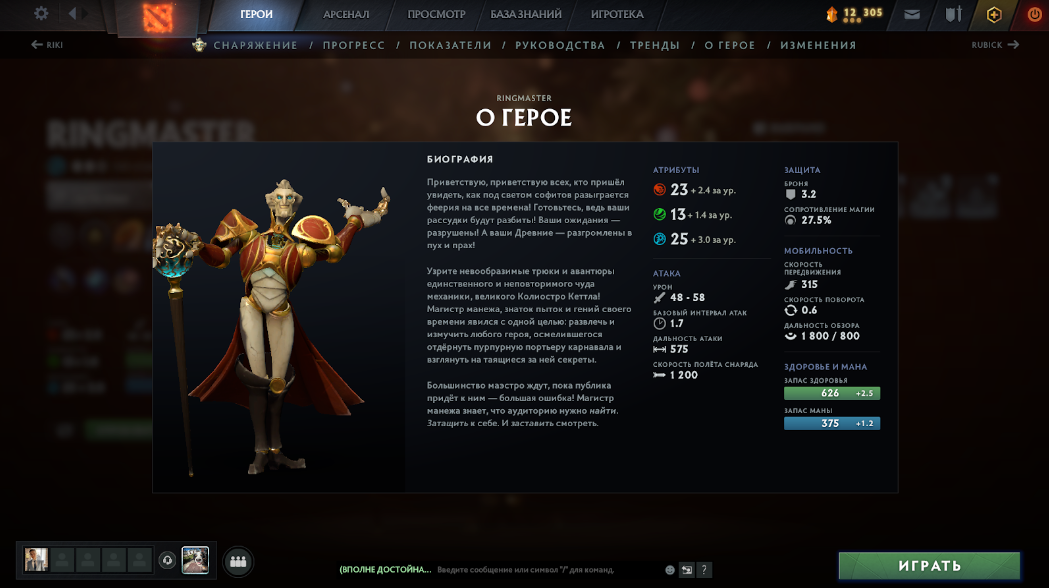Start matchmaking with the Играть button
The width and height of the screenshot is (1049, 588).
click(929, 566)
